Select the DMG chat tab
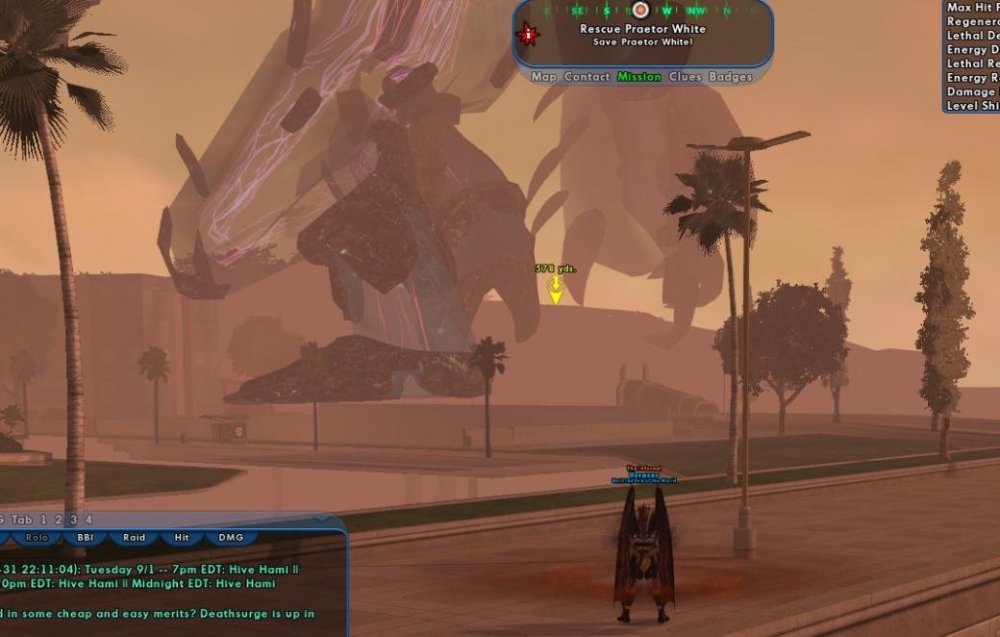 [231, 538]
